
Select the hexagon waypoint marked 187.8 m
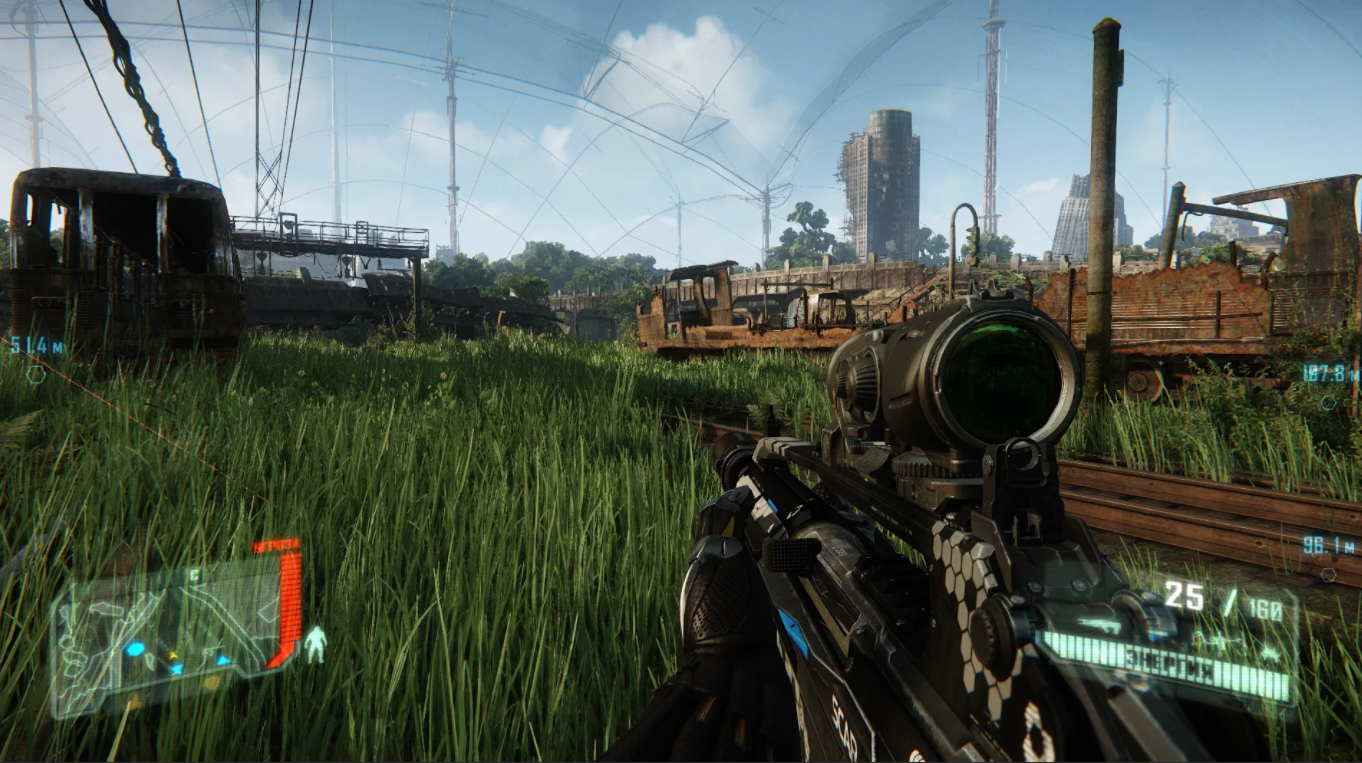[x=1328, y=402]
